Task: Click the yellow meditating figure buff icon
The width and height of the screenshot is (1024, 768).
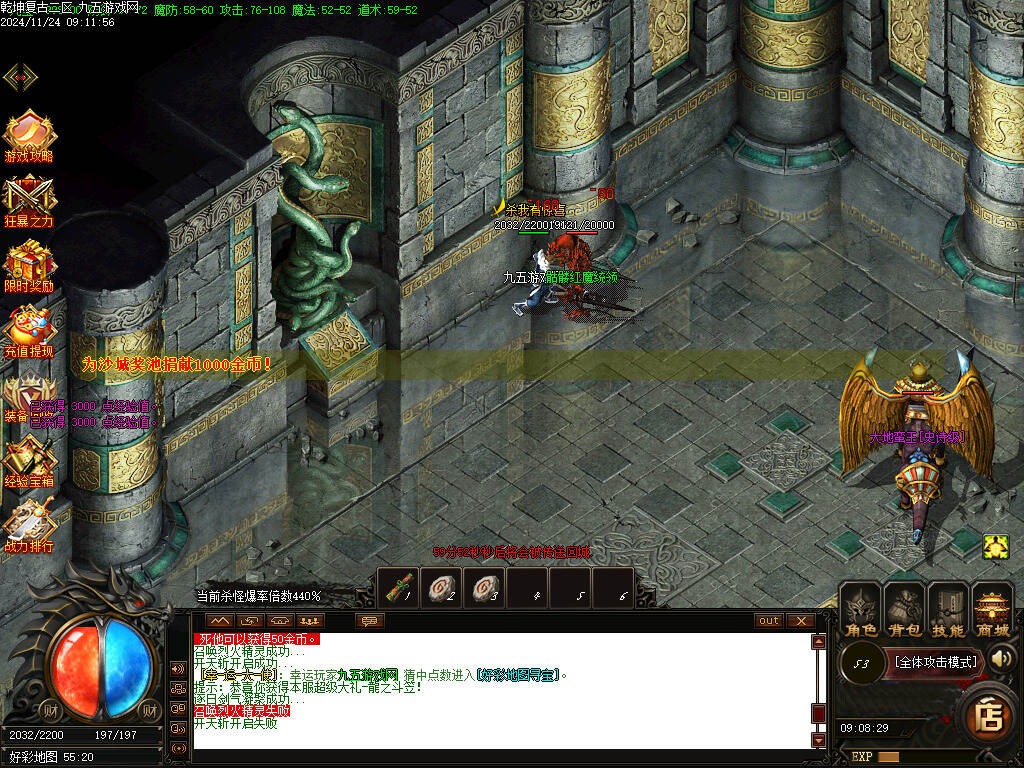Action: [995, 546]
